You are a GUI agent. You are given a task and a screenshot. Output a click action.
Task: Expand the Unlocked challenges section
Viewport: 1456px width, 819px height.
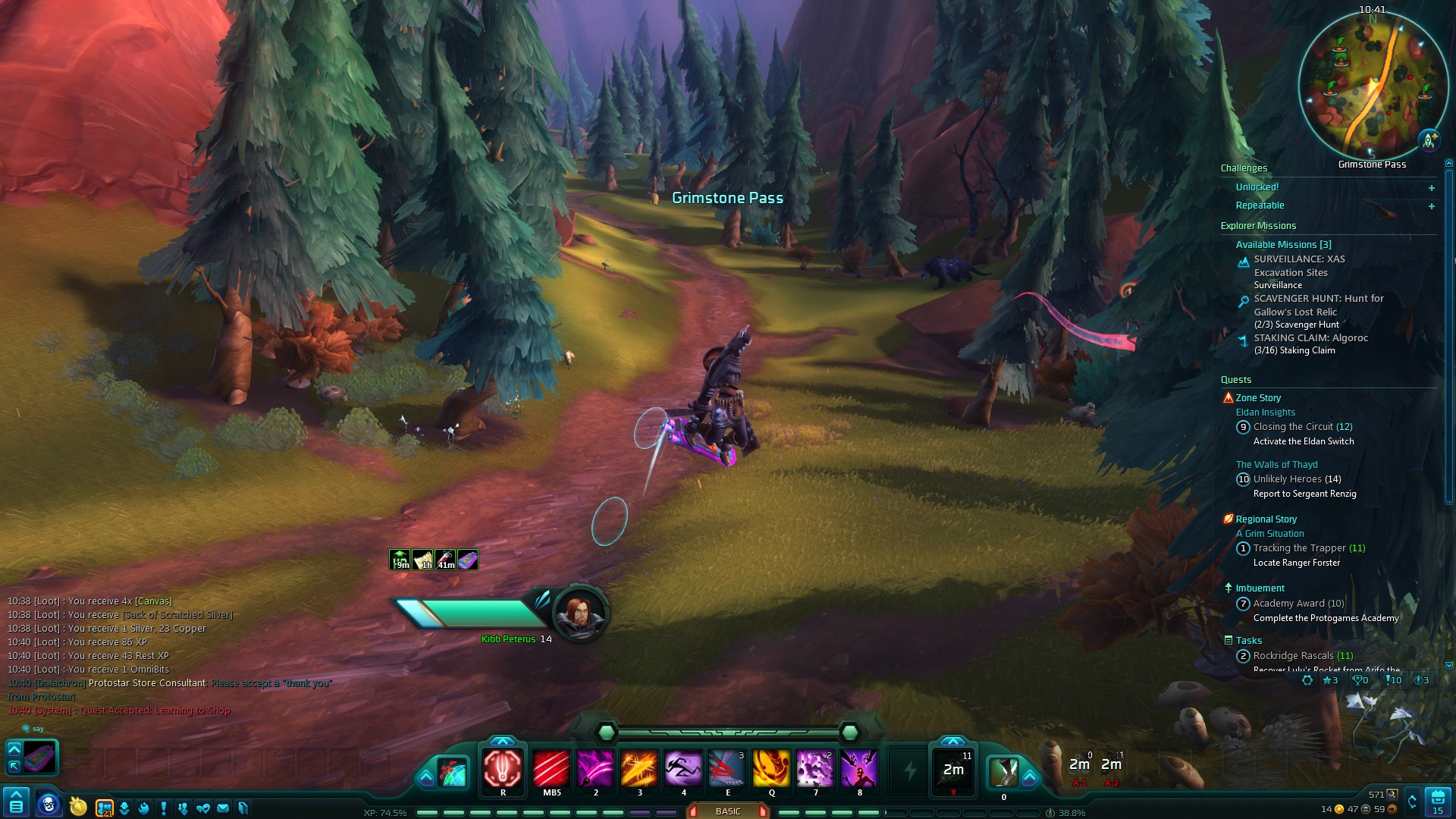click(1432, 187)
